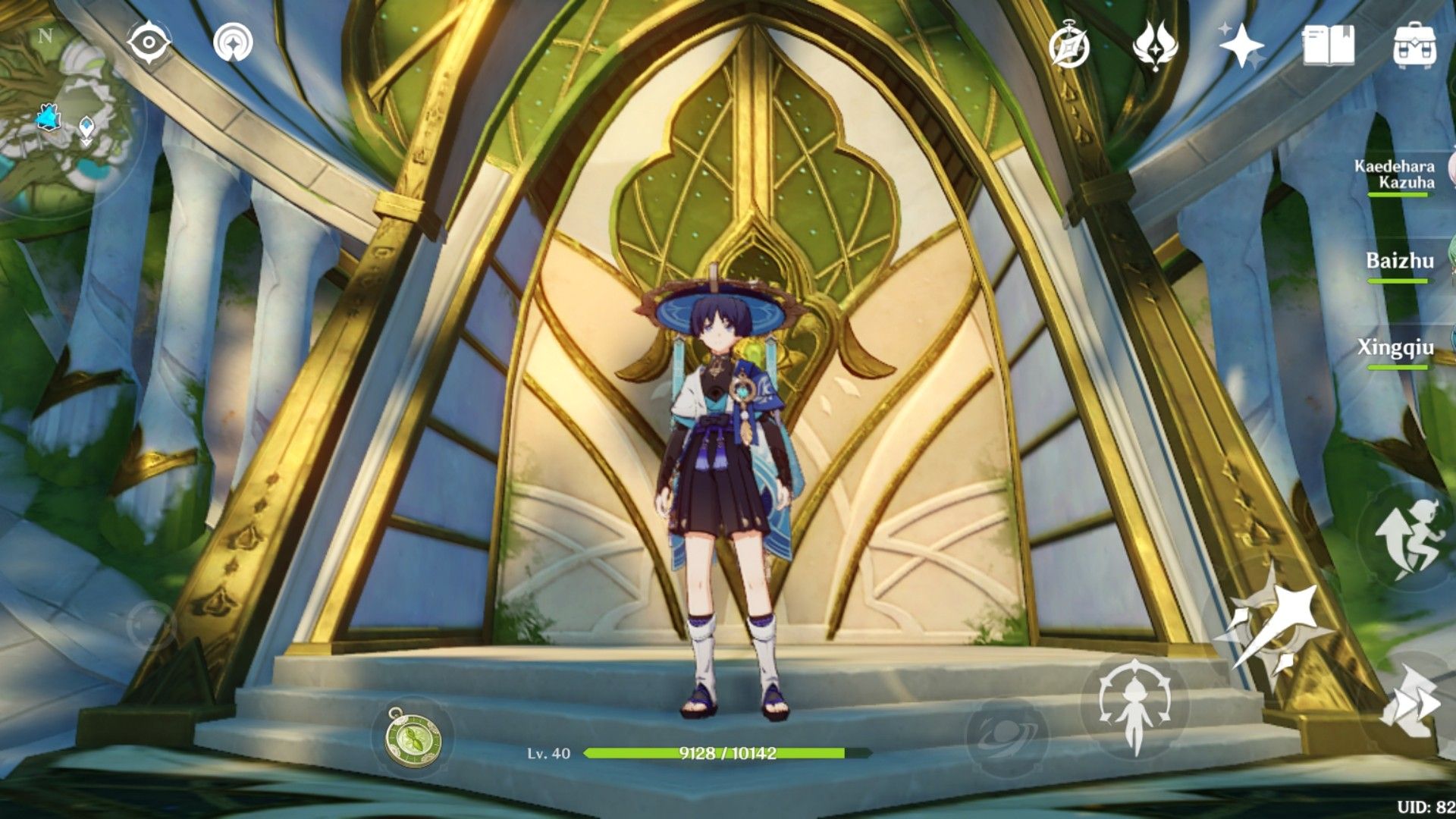Open the events book icon
Screen dimensions: 1456x819
click(x=1328, y=45)
